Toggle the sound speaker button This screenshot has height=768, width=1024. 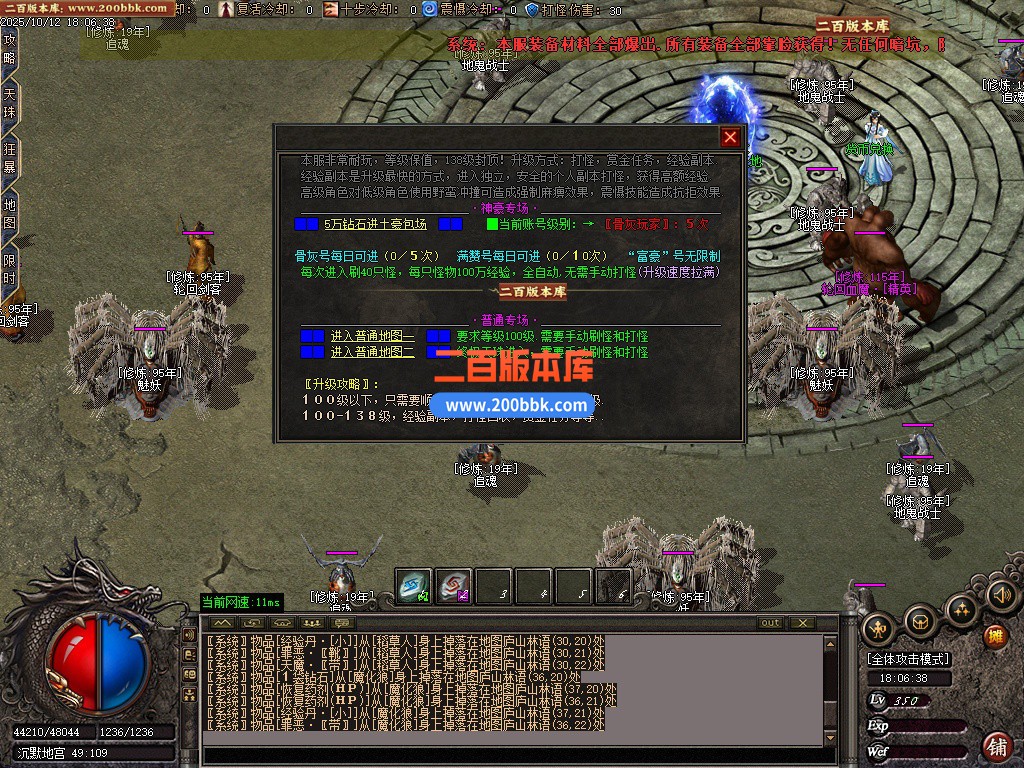pos(1001,596)
